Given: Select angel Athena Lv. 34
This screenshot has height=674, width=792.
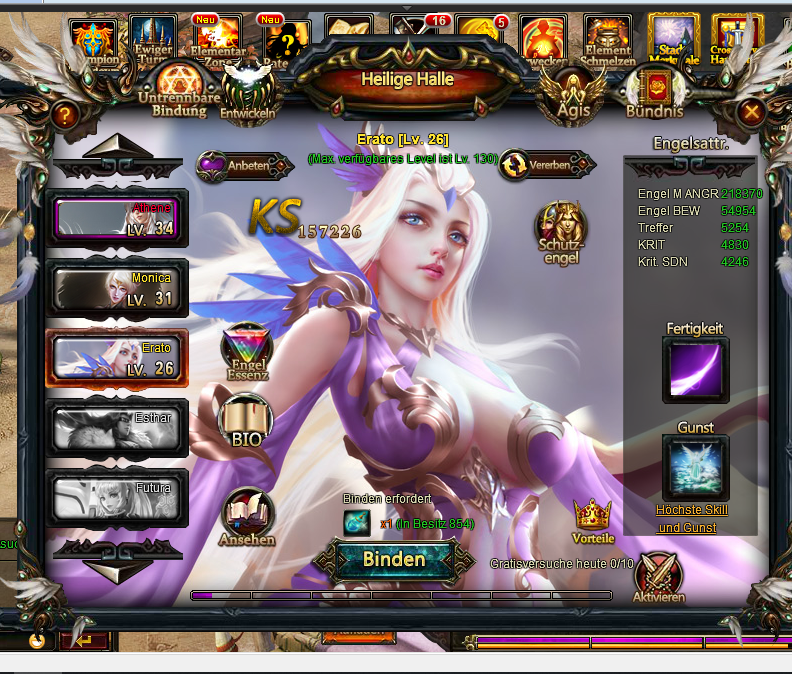Looking at the screenshot, I should click(117, 218).
